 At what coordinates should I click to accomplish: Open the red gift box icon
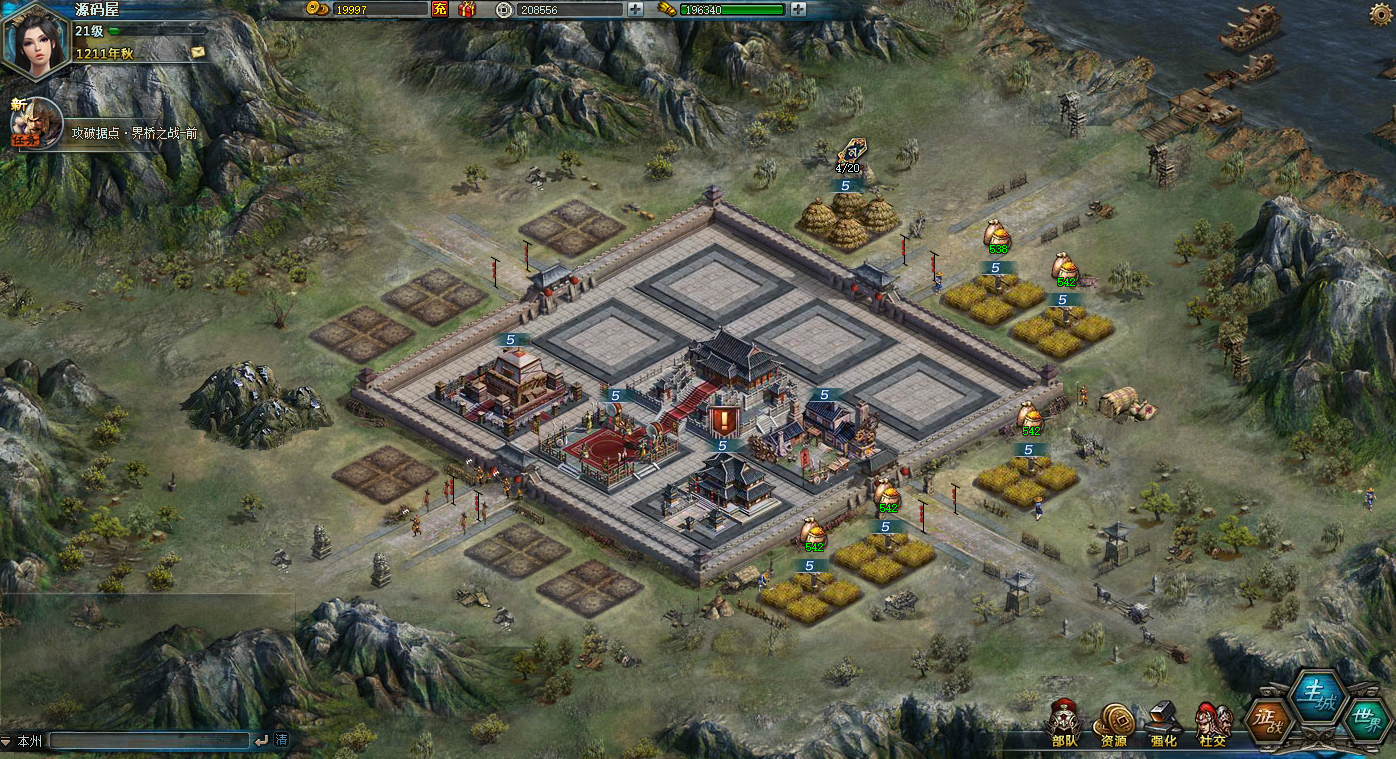[x=466, y=9]
